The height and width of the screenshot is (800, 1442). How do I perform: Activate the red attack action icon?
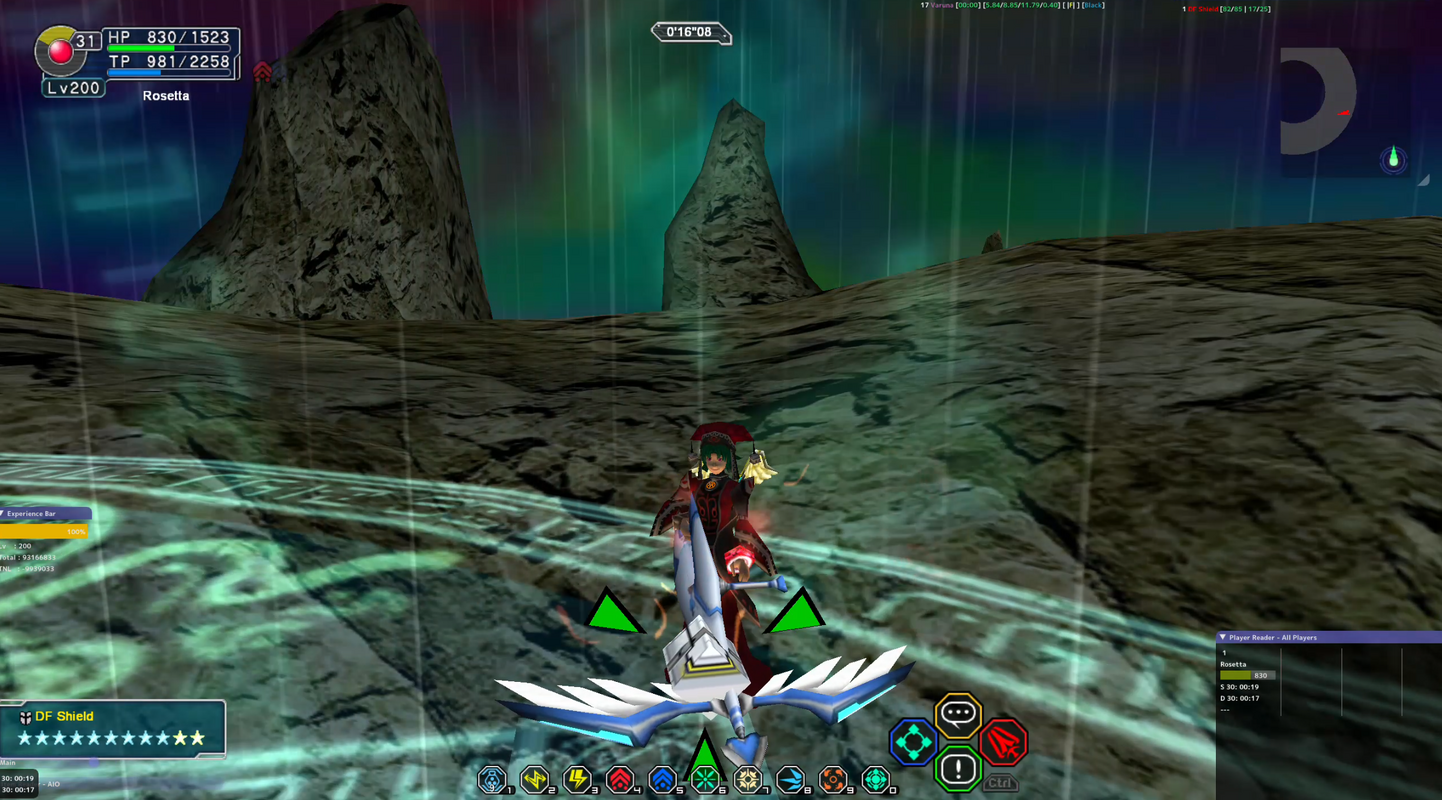click(x=1003, y=742)
